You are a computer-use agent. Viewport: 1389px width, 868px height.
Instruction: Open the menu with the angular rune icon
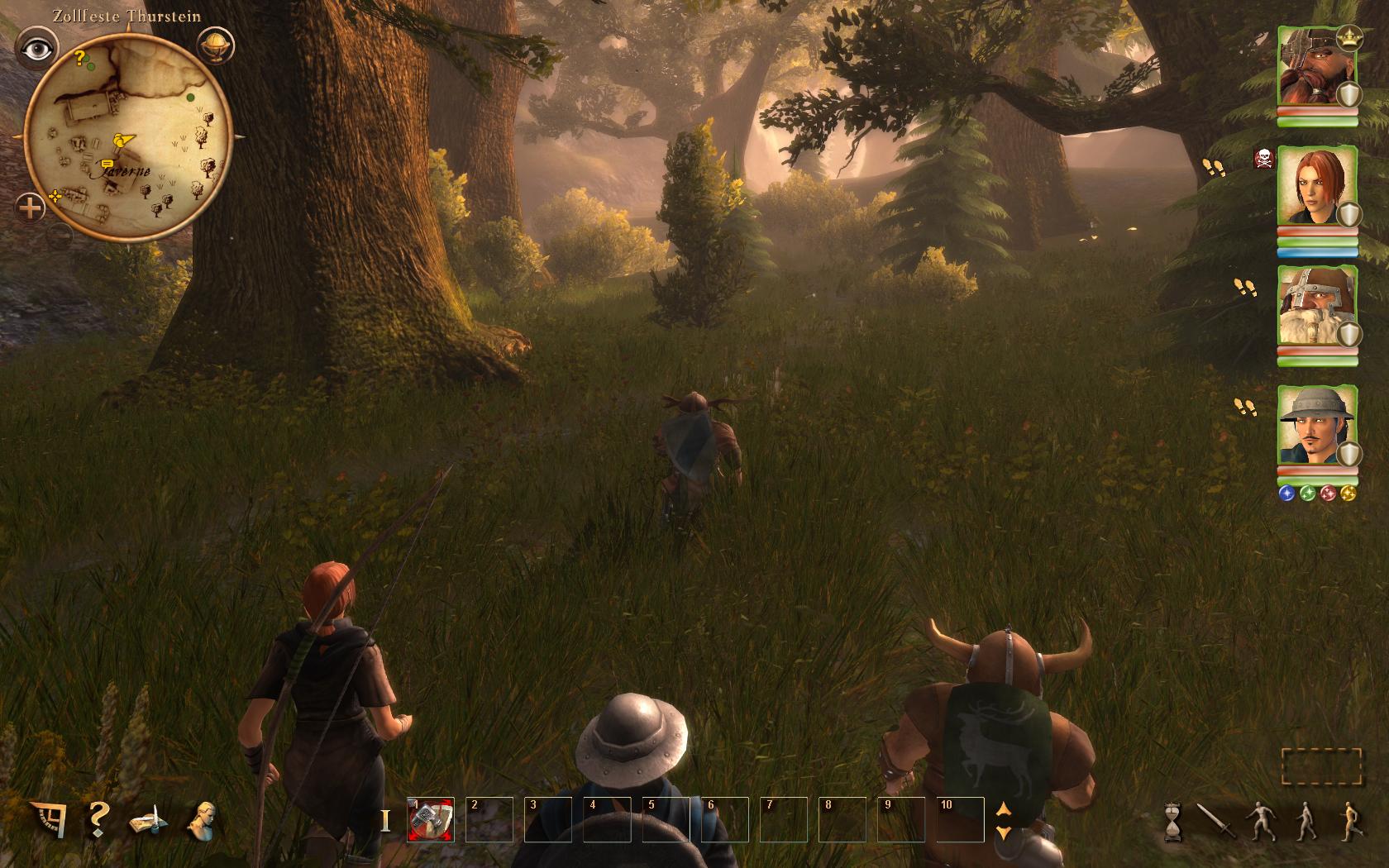[50, 818]
